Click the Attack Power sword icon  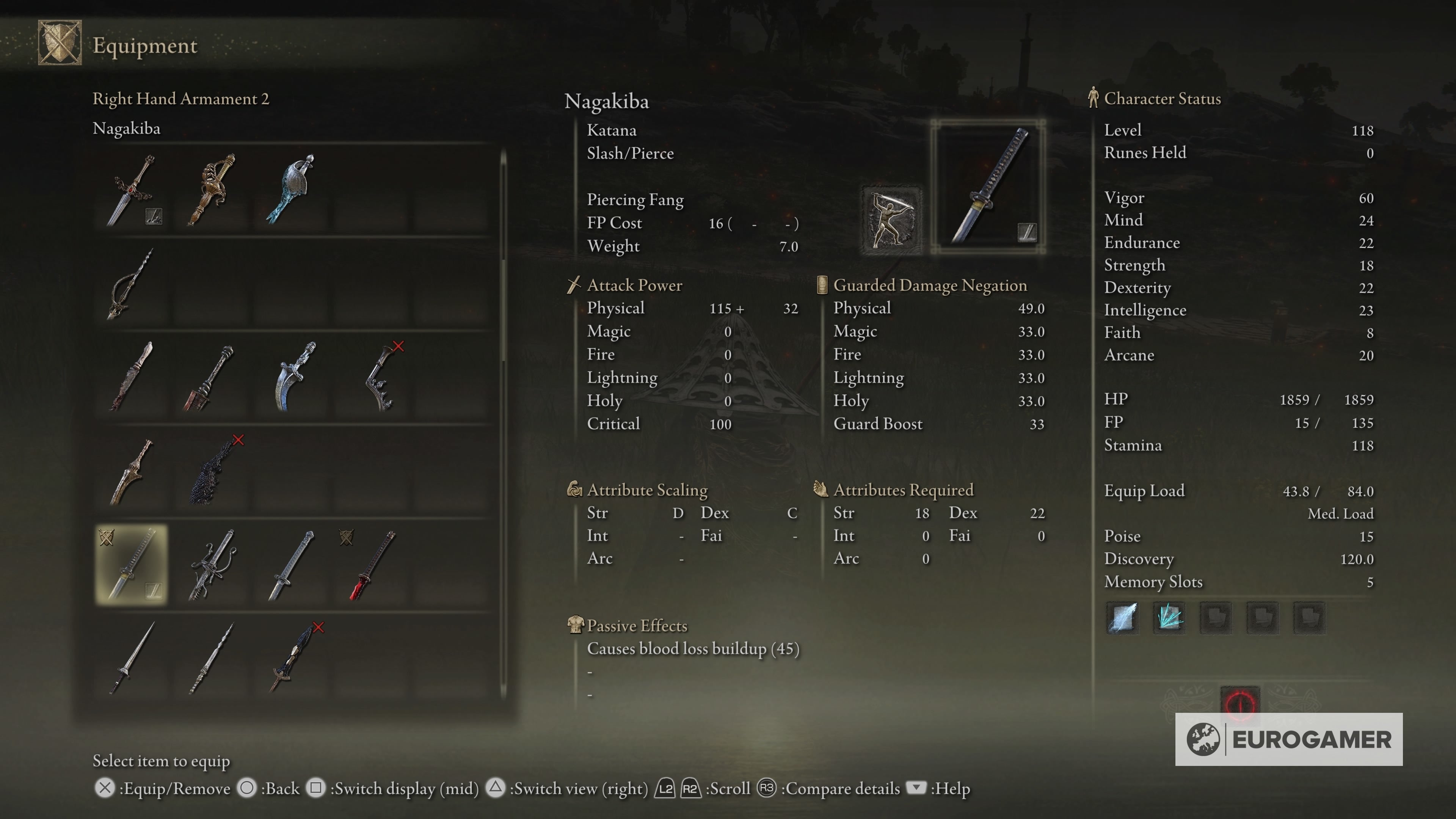[574, 285]
